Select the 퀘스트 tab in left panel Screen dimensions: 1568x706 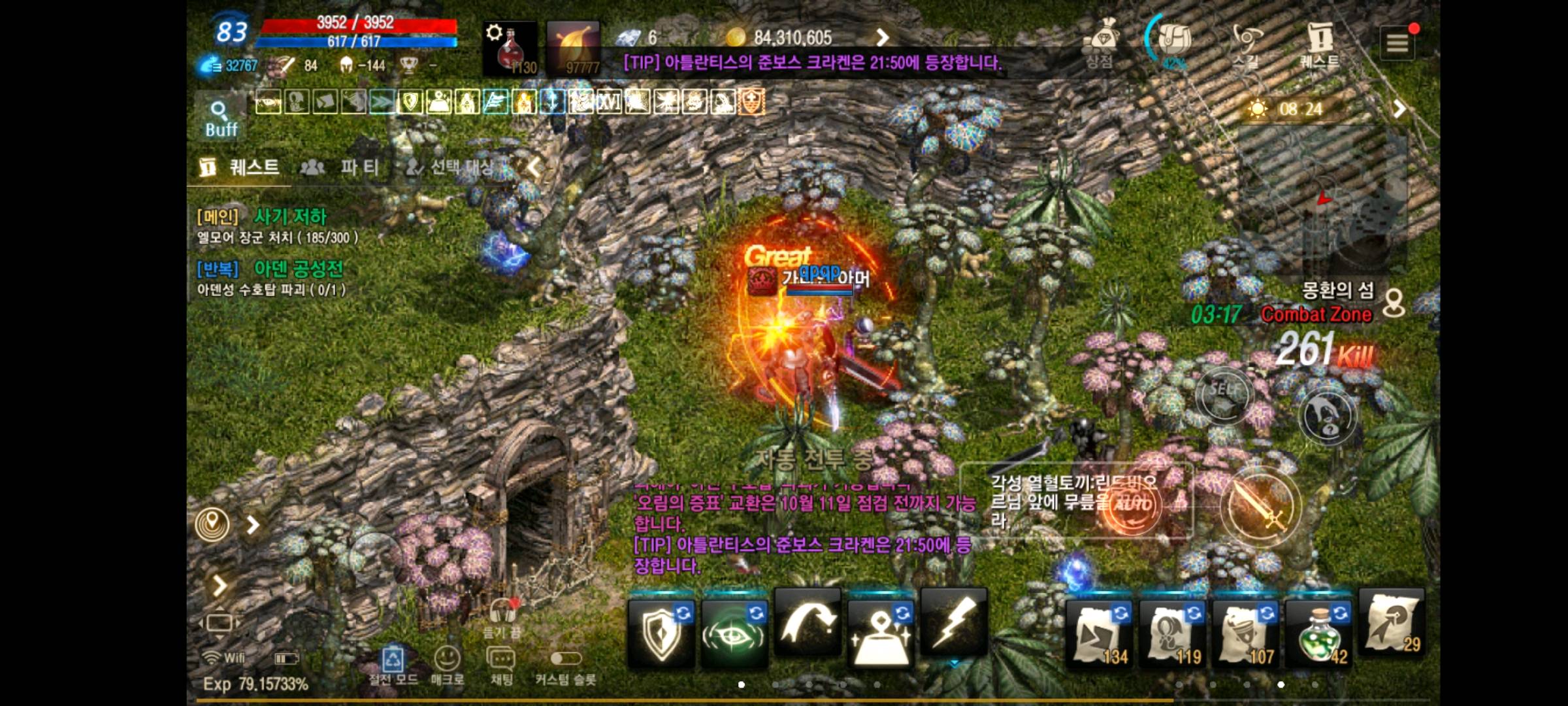240,167
